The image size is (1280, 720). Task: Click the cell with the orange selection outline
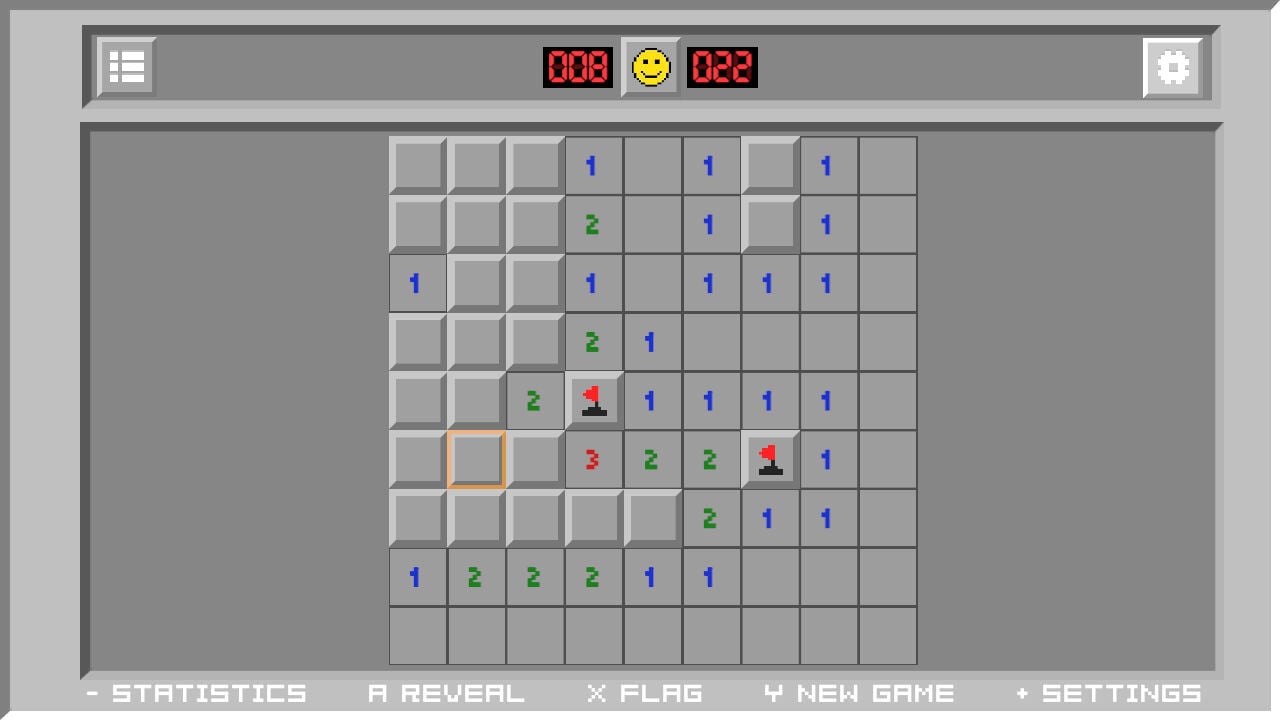(x=475, y=459)
